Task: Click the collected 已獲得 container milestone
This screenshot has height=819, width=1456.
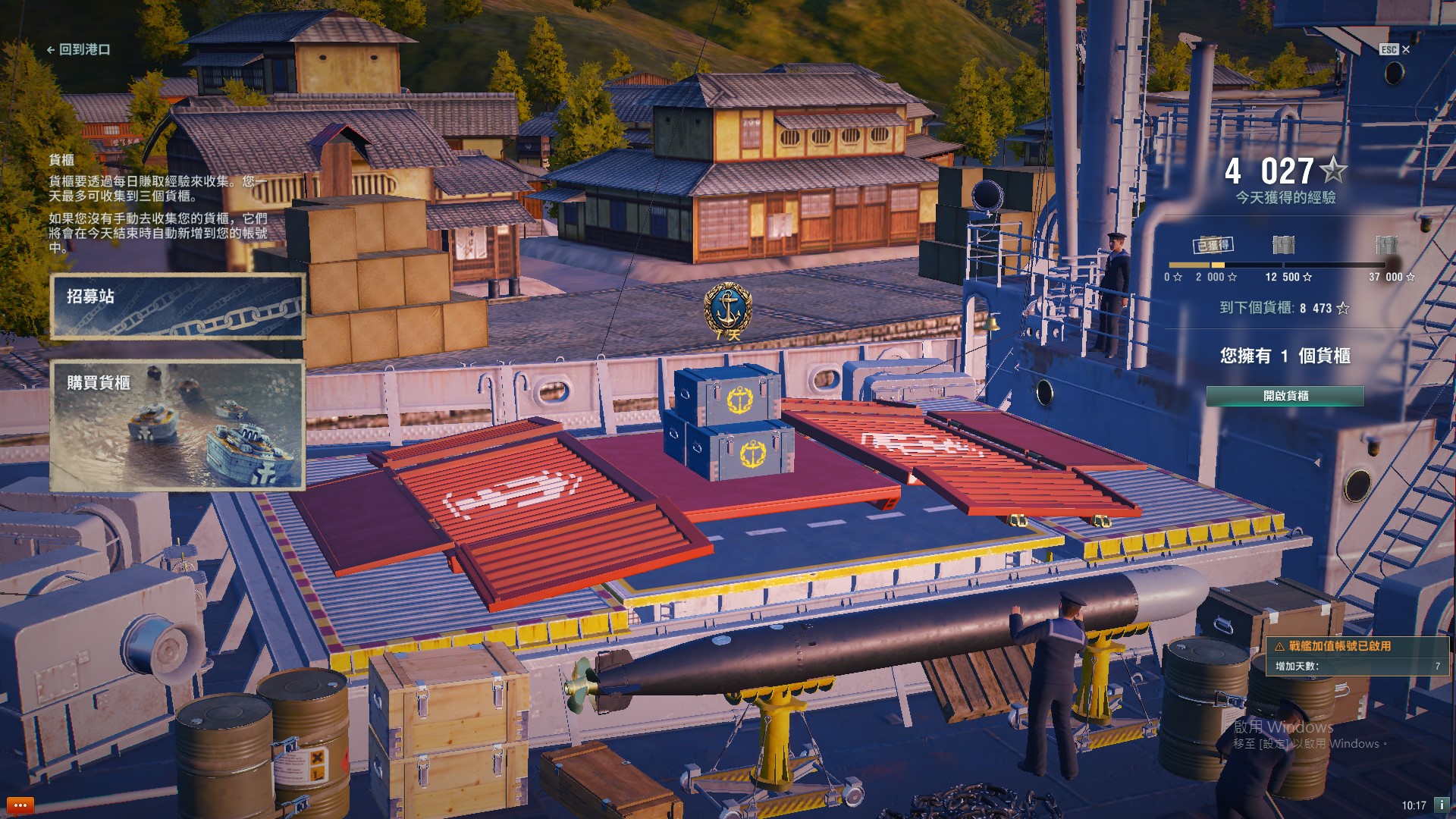Action: pos(1213,245)
